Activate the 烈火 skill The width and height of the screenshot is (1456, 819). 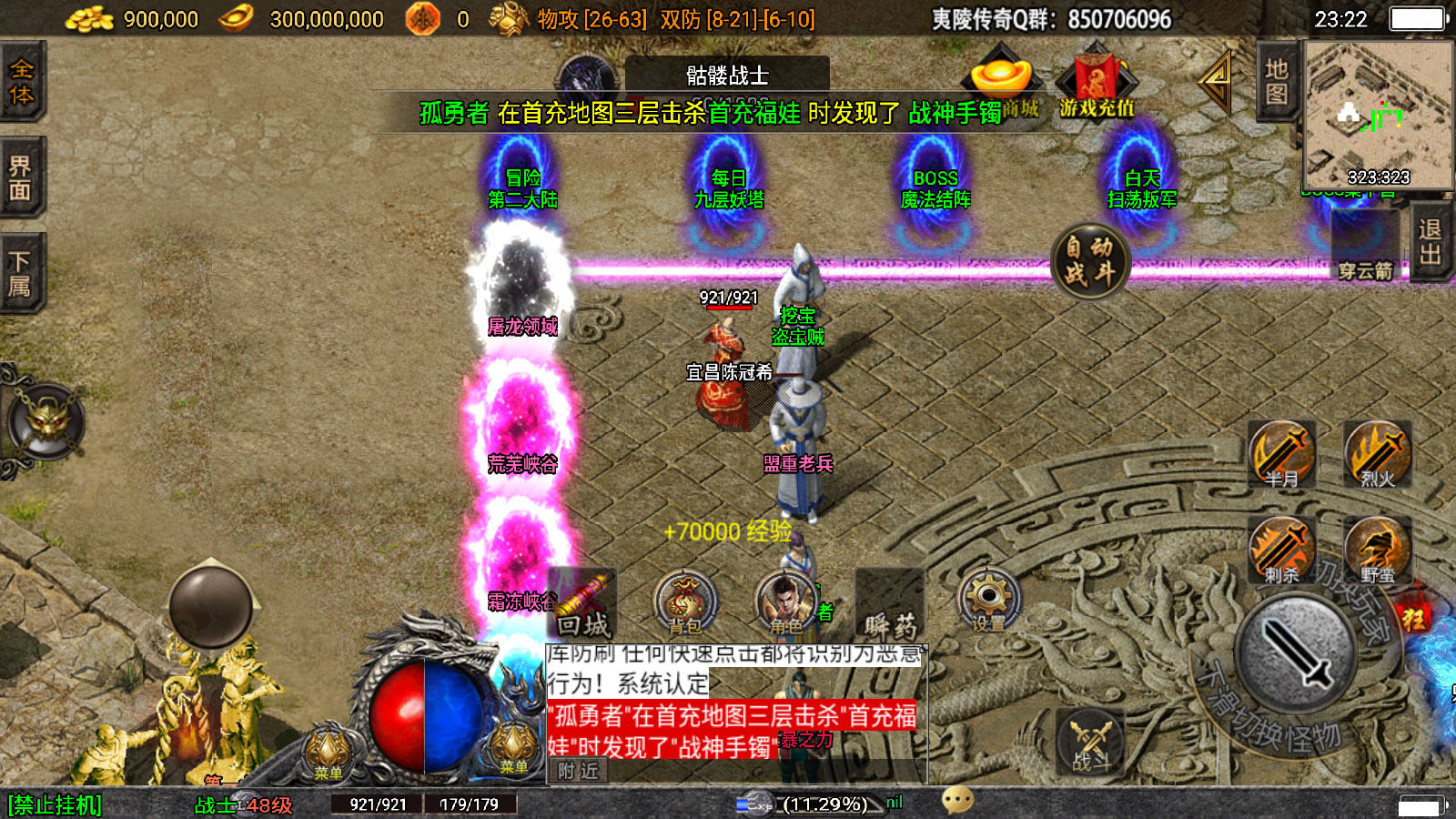tap(1378, 454)
